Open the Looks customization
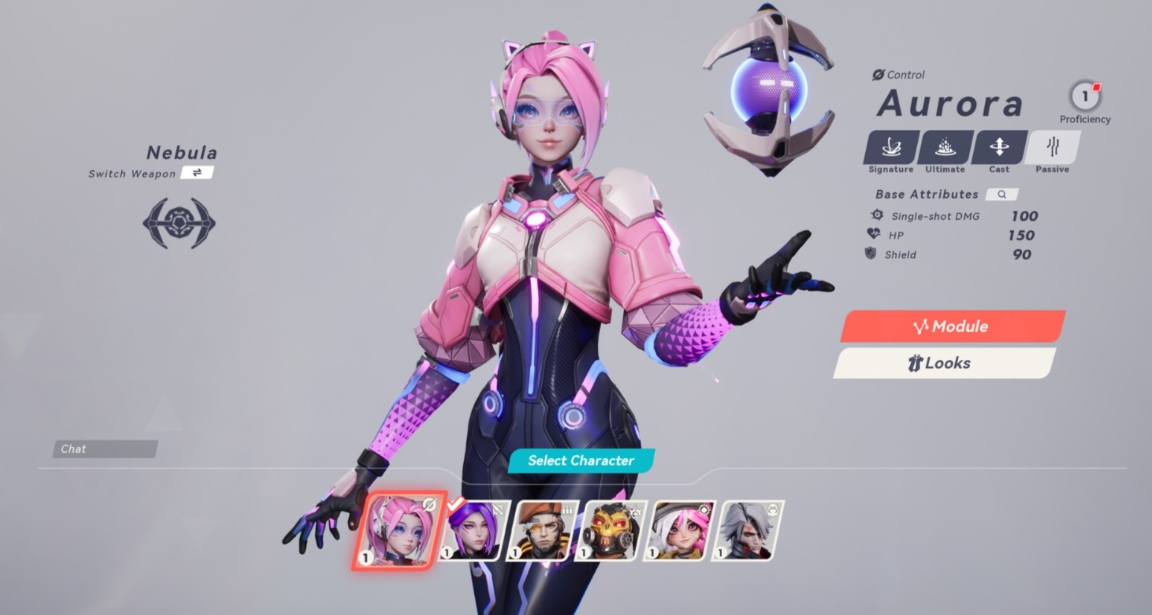The width and height of the screenshot is (1152, 615). [x=944, y=363]
